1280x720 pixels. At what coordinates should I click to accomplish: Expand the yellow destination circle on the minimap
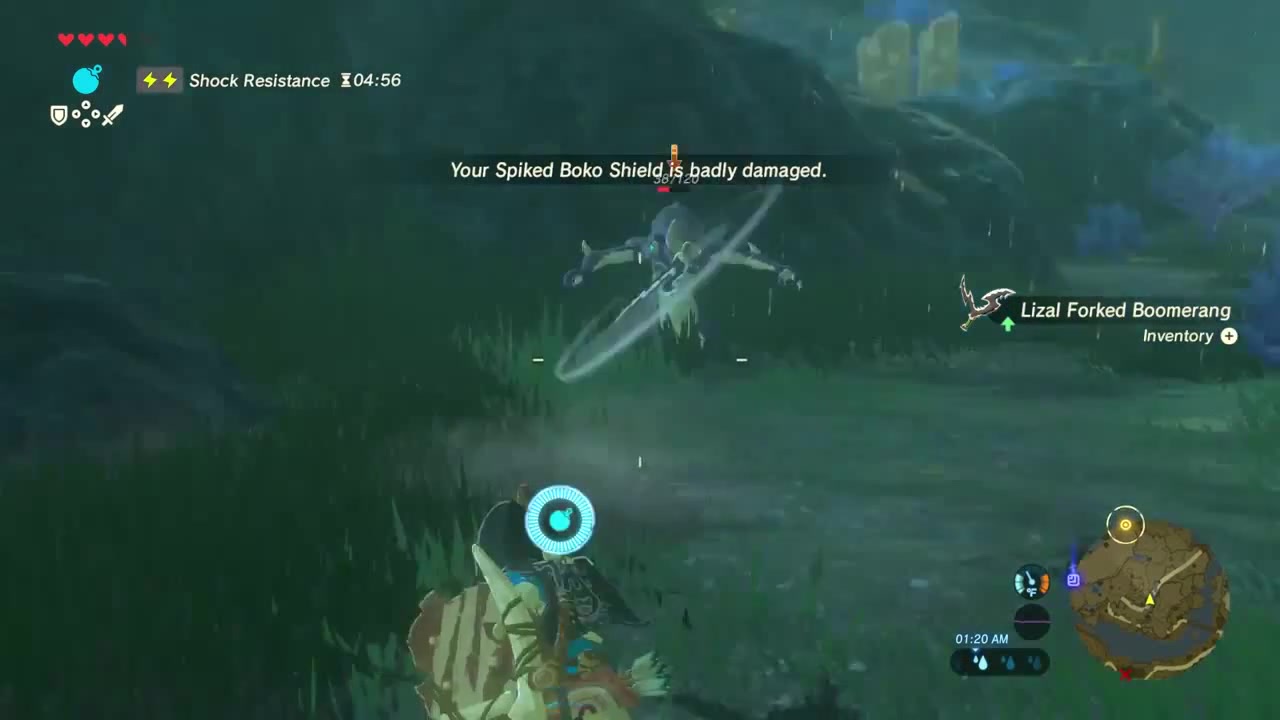tap(1125, 524)
